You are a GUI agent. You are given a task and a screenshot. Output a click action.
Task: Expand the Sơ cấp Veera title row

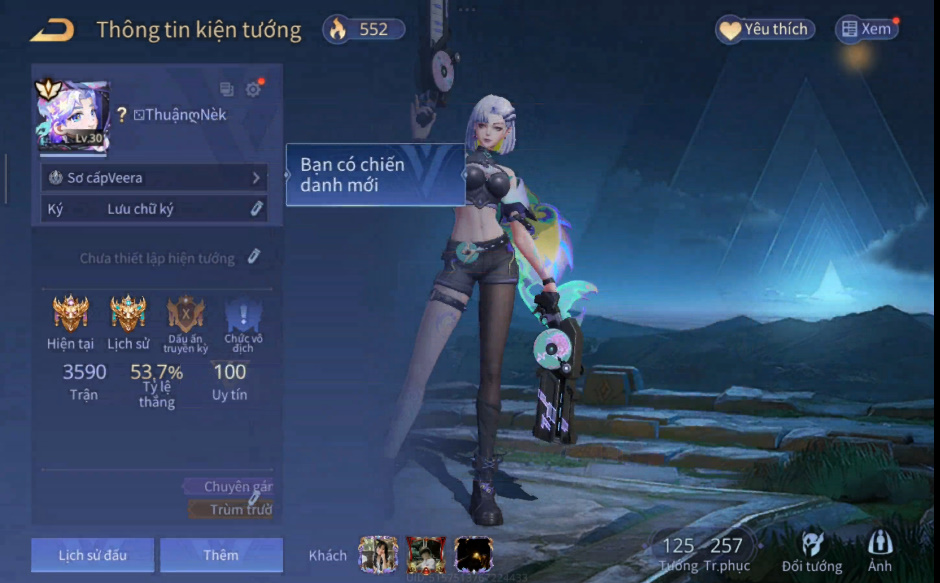[x=155, y=178]
